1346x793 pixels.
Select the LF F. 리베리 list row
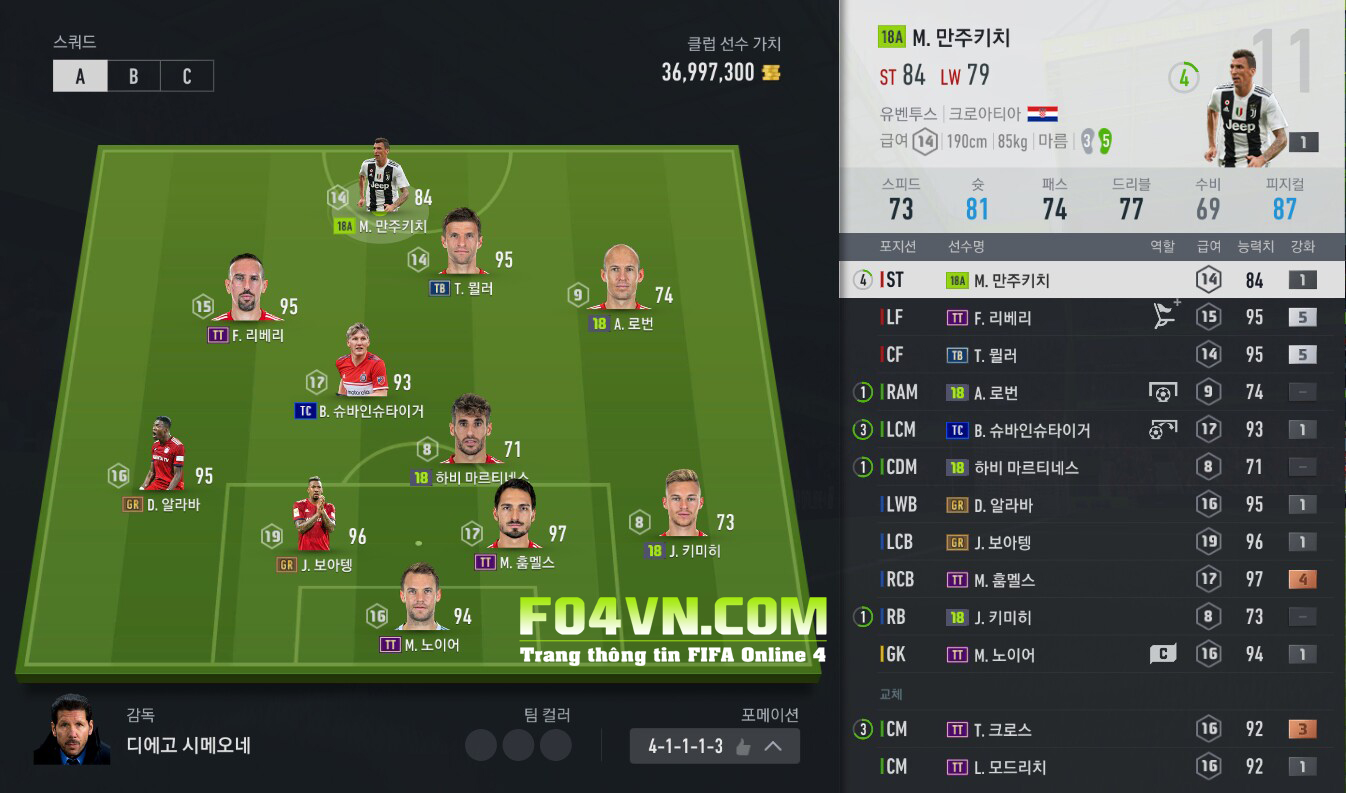point(1092,318)
